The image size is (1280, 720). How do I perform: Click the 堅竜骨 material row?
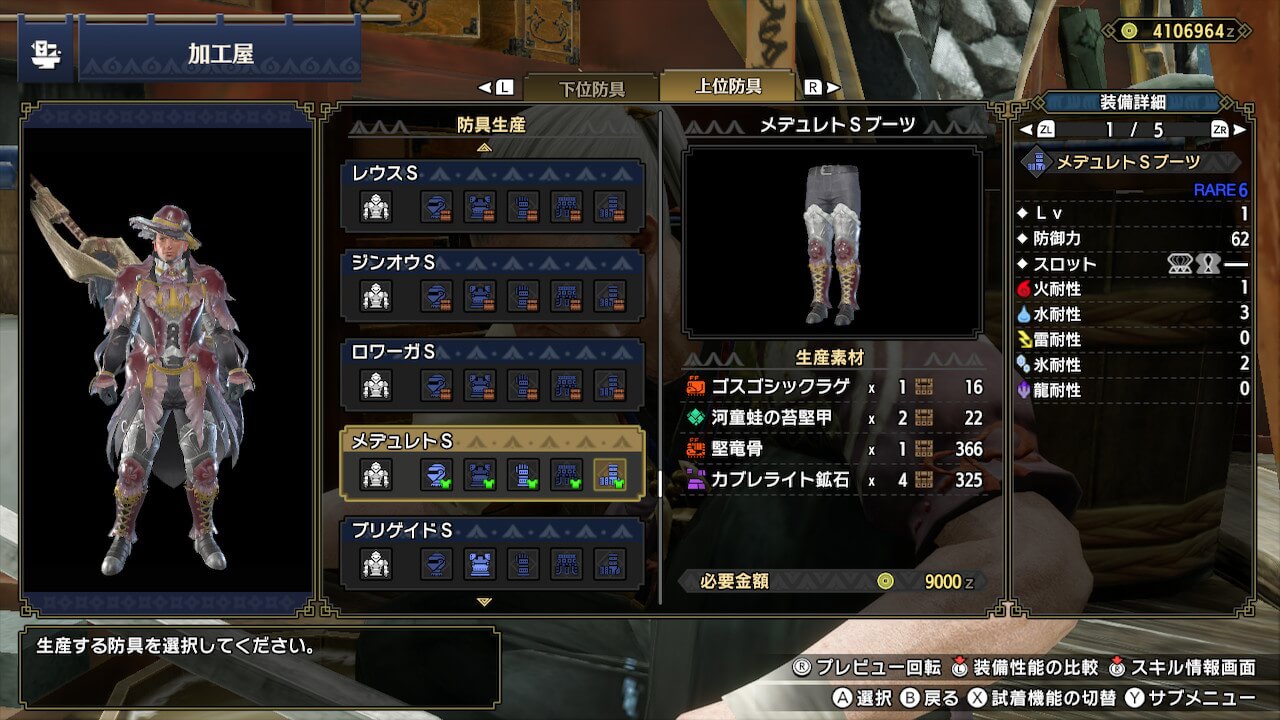coord(834,449)
